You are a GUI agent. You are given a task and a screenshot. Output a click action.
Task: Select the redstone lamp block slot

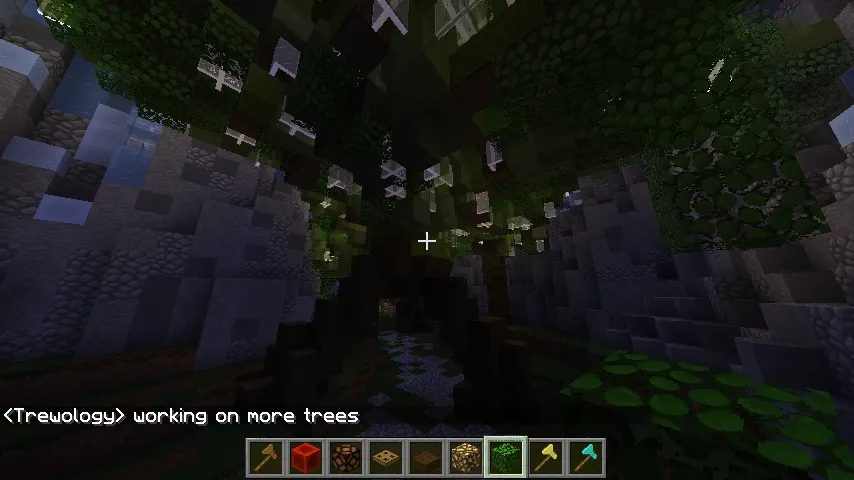347,457
